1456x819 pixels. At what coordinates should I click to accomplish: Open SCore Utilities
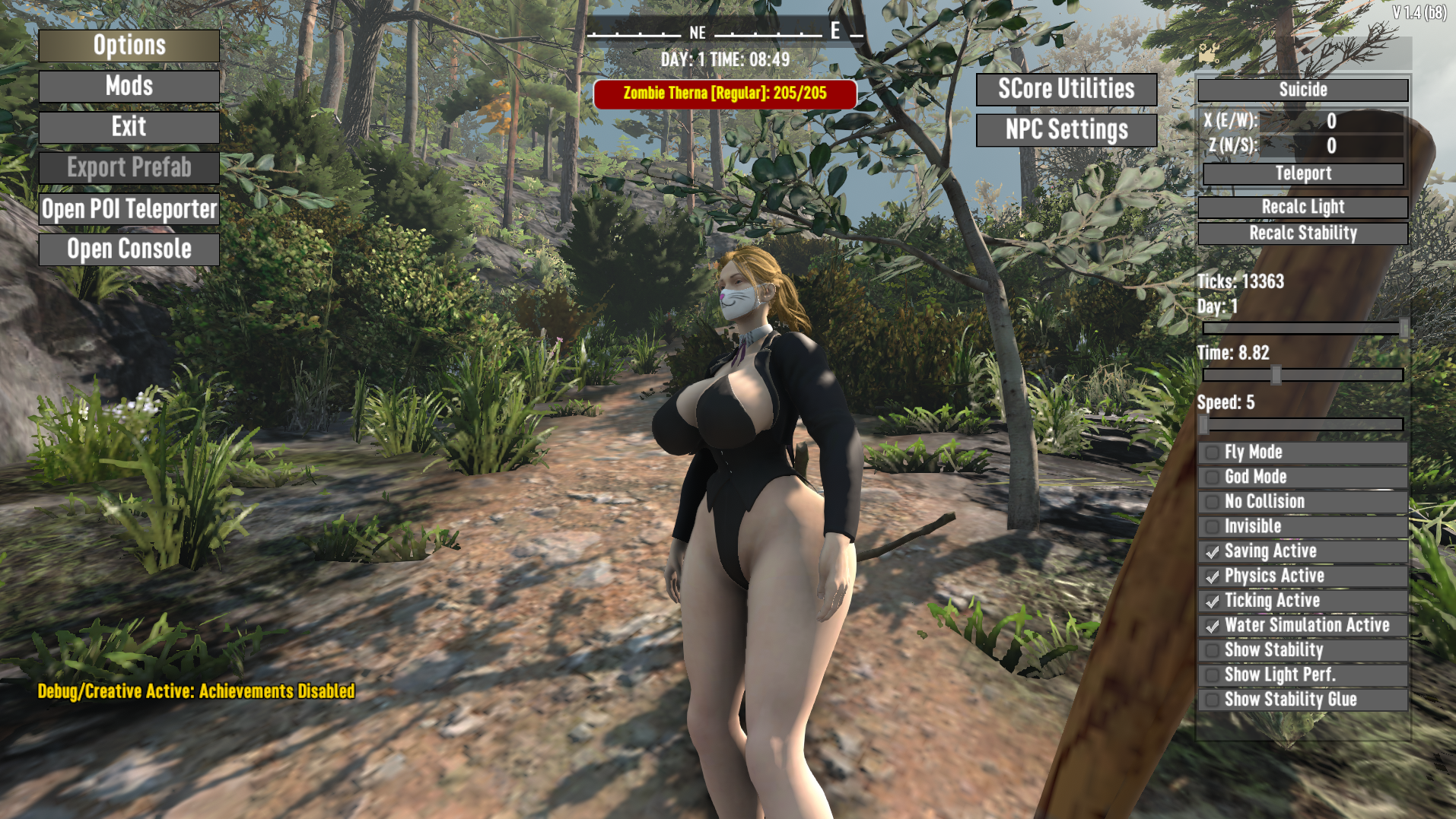click(1066, 89)
